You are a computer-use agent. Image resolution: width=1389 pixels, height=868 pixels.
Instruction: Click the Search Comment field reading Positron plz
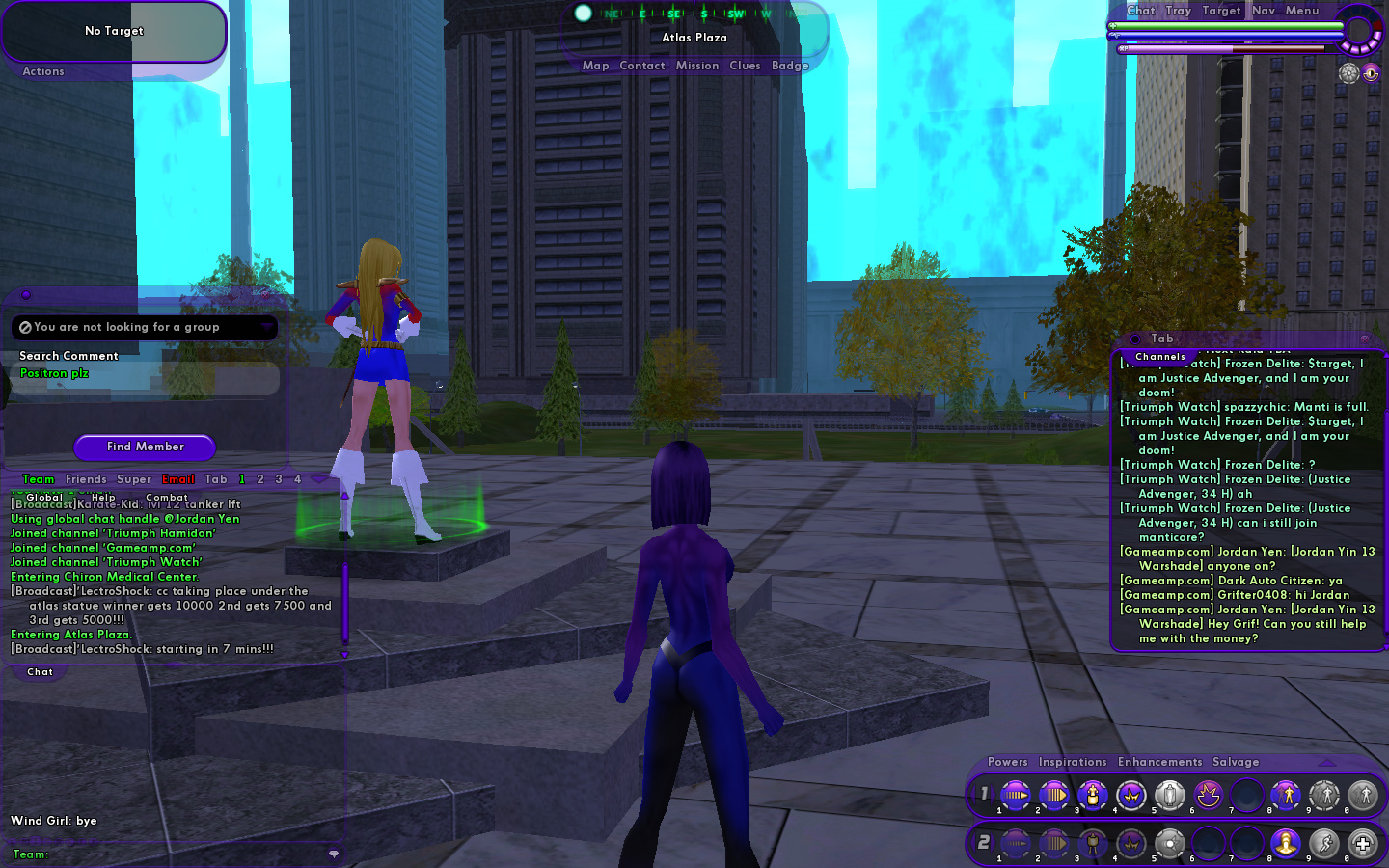(x=145, y=374)
